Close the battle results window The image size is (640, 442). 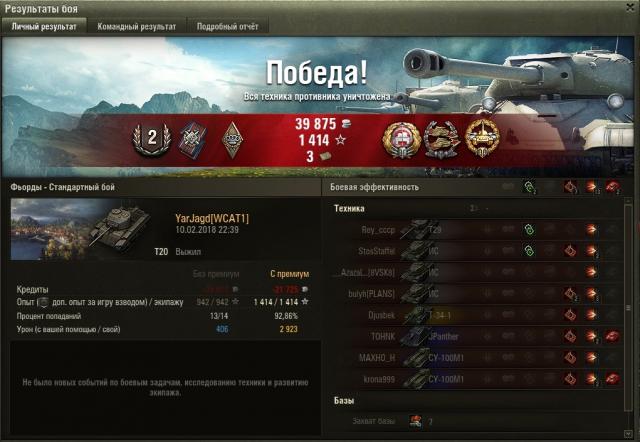pos(629,8)
